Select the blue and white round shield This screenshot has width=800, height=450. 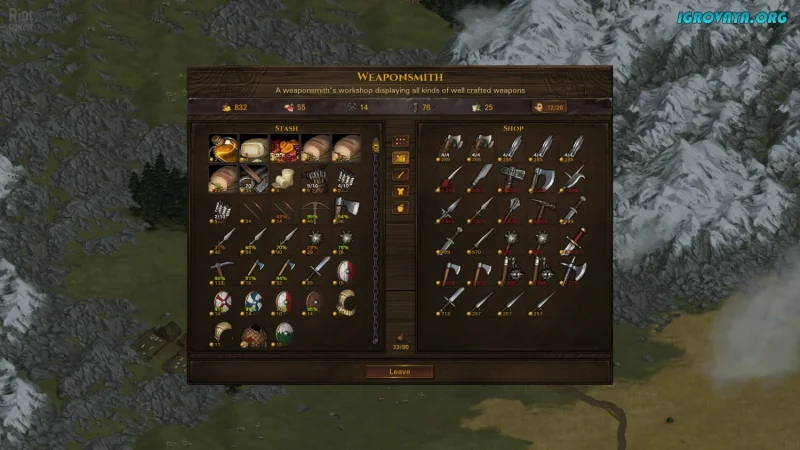(254, 300)
